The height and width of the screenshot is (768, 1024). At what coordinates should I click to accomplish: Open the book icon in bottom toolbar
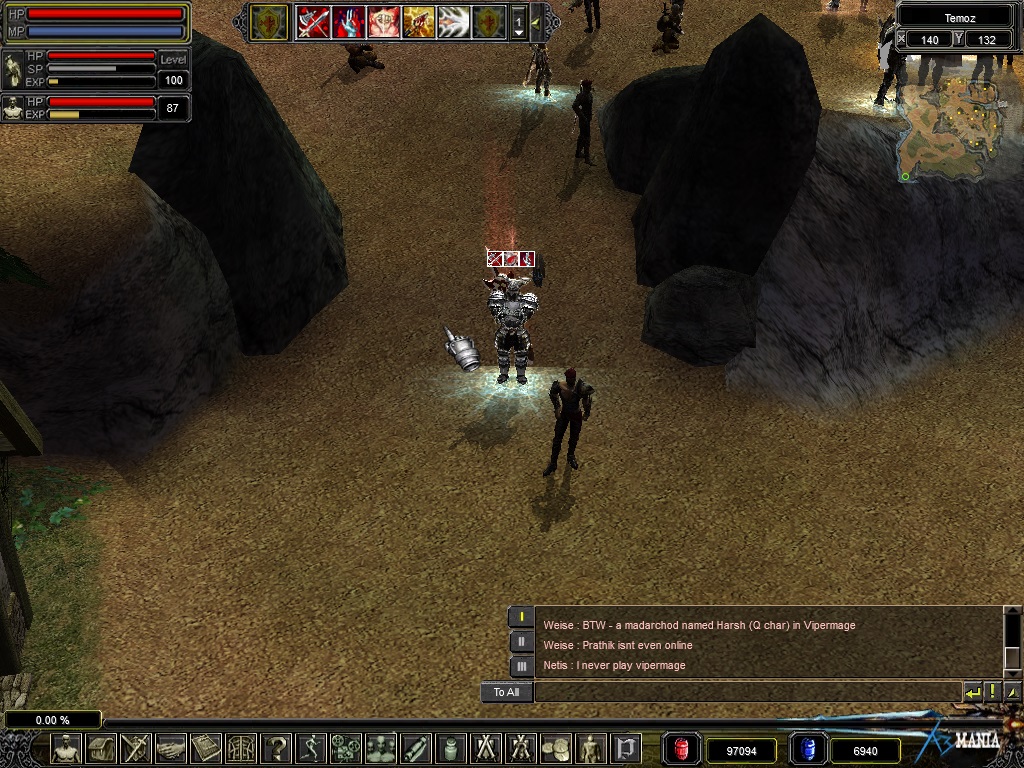click(206, 748)
